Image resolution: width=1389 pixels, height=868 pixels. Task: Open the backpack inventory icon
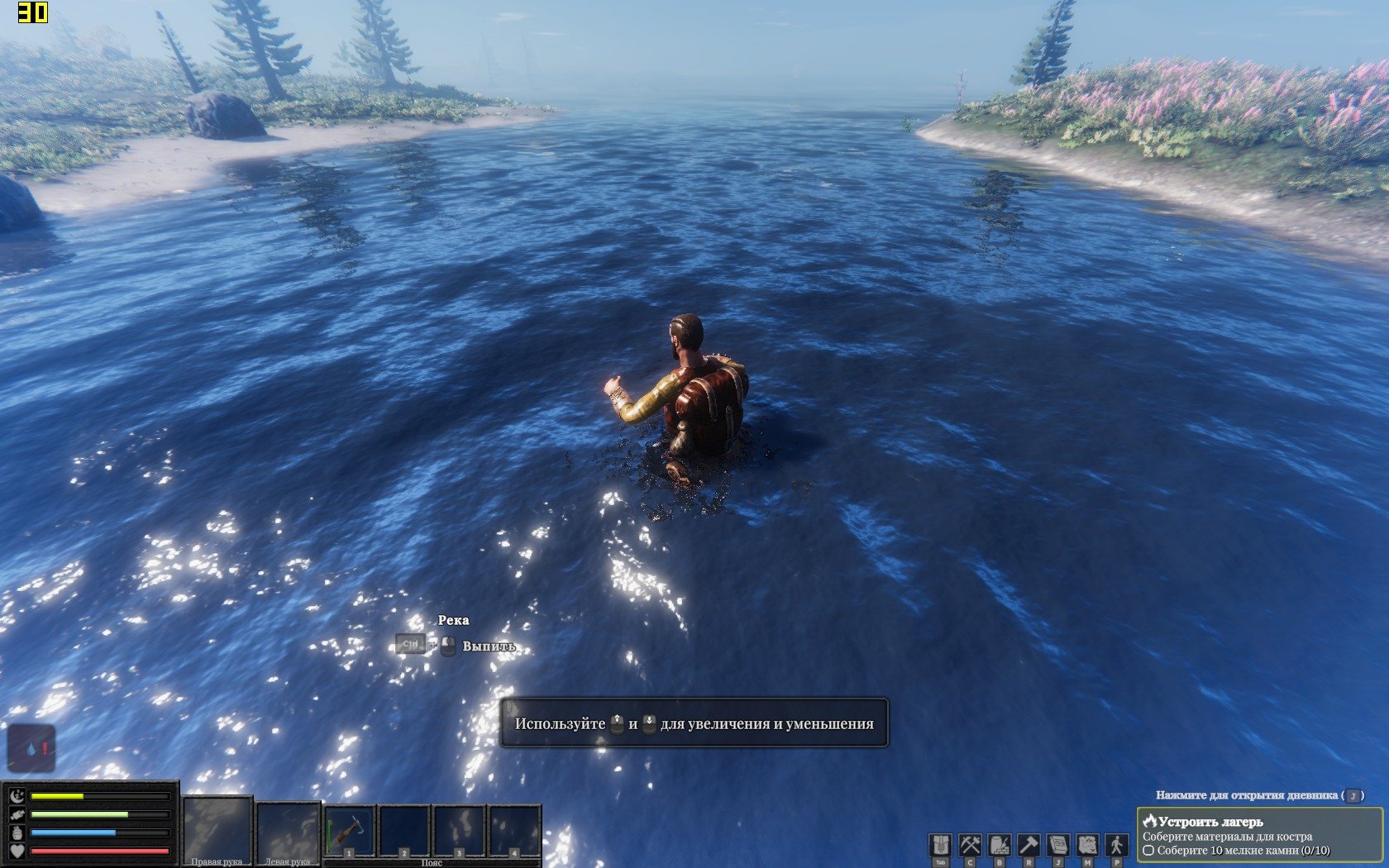click(x=940, y=845)
